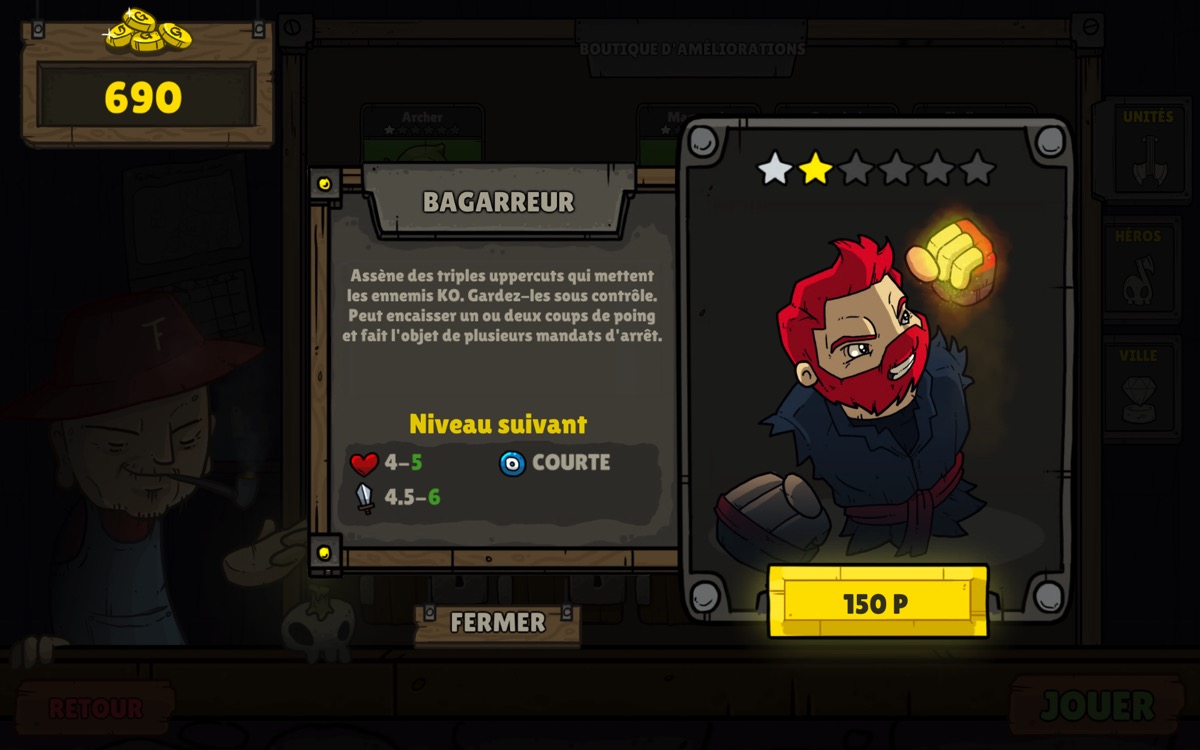Go back with the Retour button

96,708
